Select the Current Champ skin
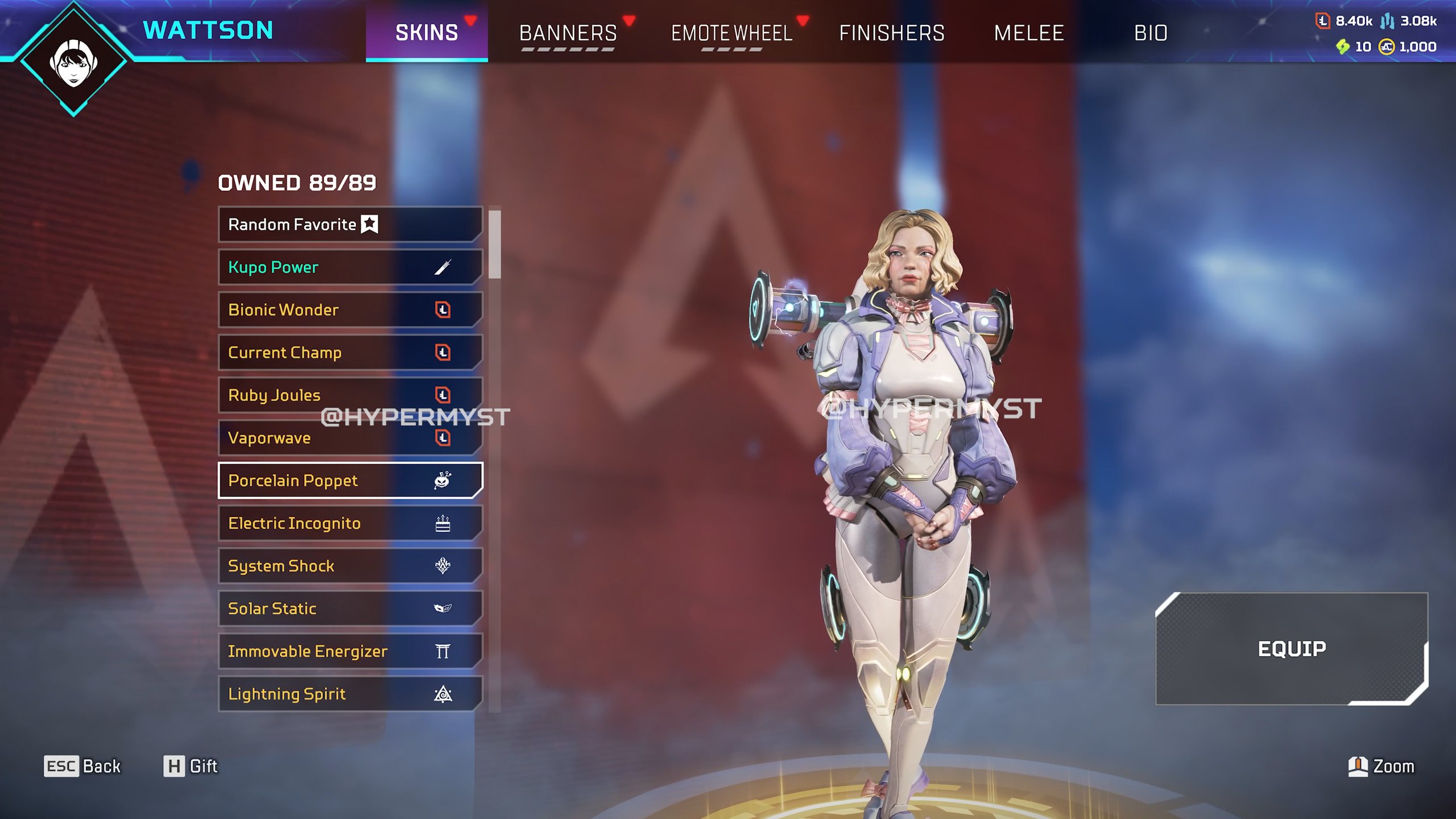This screenshot has height=819, width=1456. tap(350, 353)
